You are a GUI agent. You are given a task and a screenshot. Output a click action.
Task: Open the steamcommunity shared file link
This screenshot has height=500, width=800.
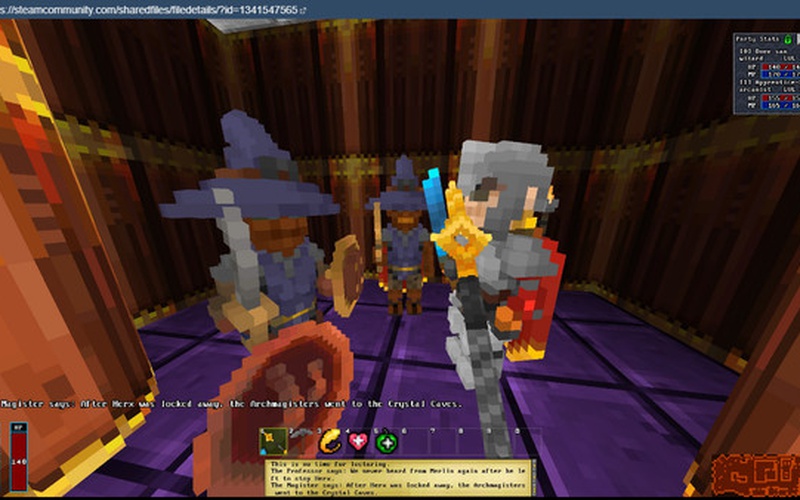(x=150, y=9)
